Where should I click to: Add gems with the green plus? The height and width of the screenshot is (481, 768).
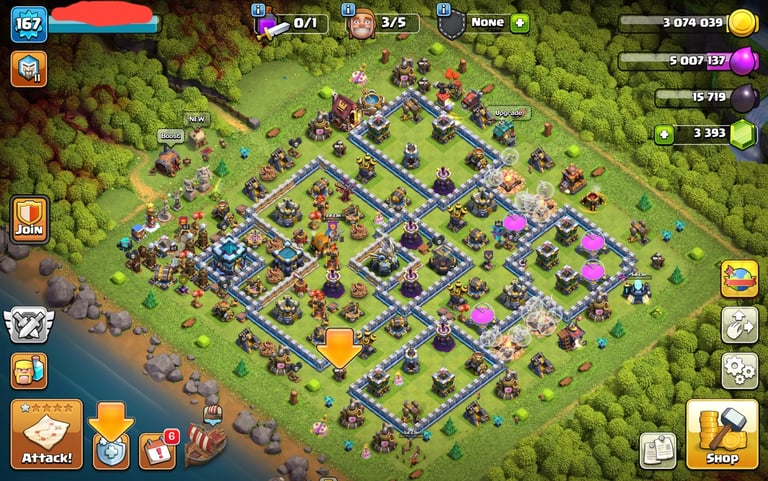click(x=662, y=133)
